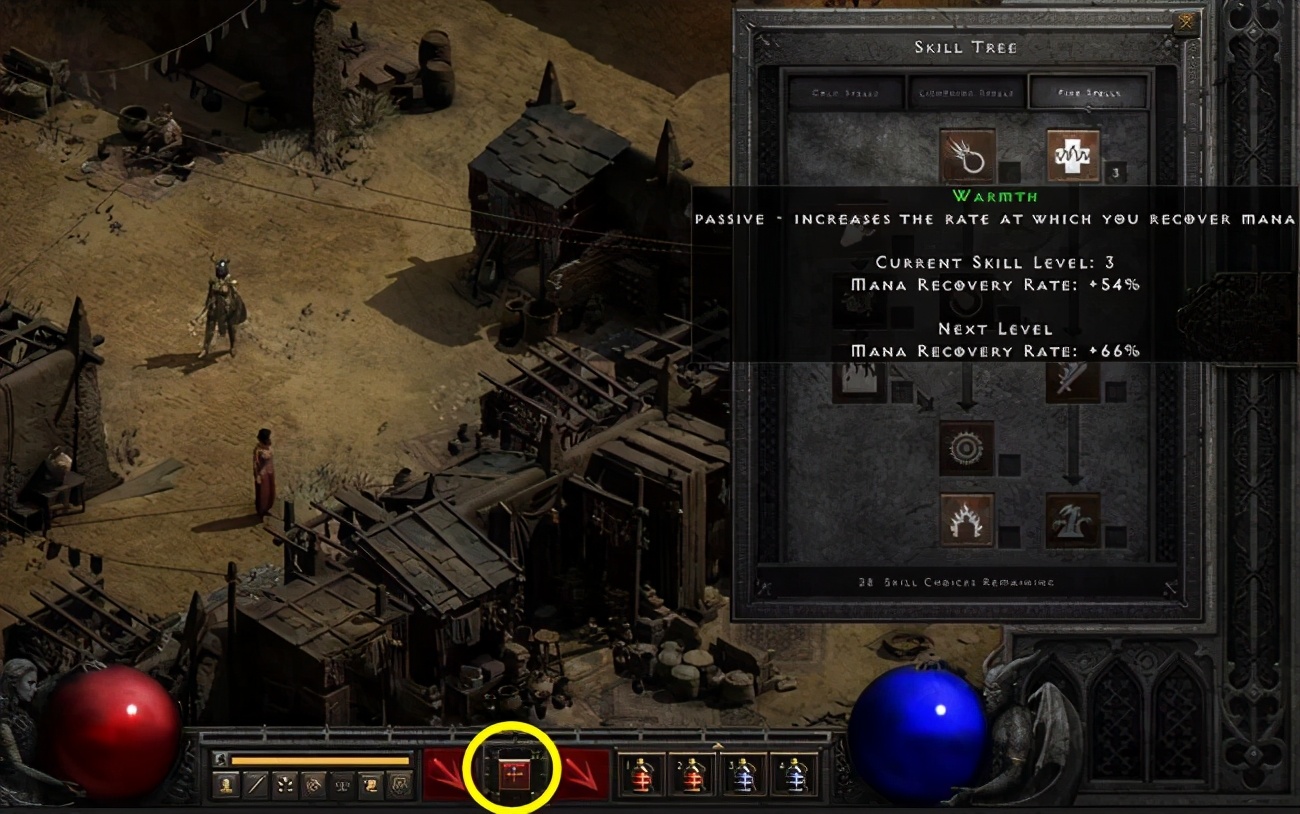The height and width of the screenshot is (814, 1300).
Task: Drink the mana potion in belt slot 3
Action: point(743,775)
